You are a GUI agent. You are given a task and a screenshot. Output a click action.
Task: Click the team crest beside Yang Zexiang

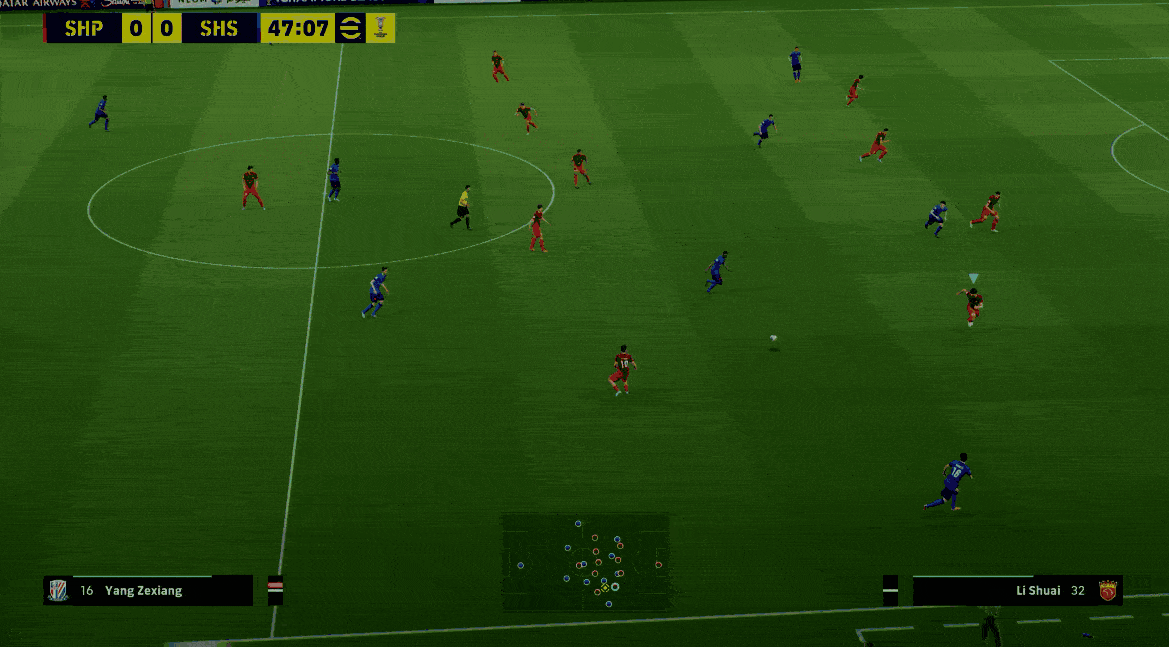[x=59, y=590]
